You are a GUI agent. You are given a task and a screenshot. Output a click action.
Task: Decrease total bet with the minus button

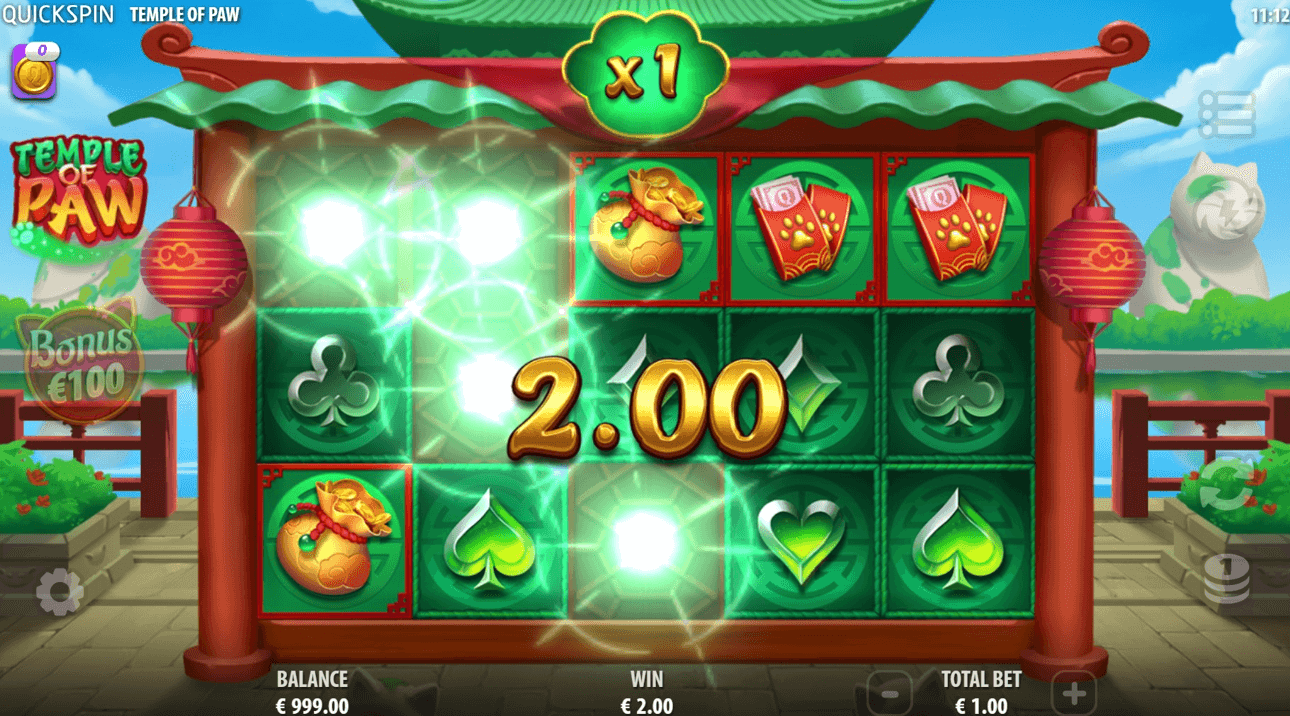click(x=889, y=692)
